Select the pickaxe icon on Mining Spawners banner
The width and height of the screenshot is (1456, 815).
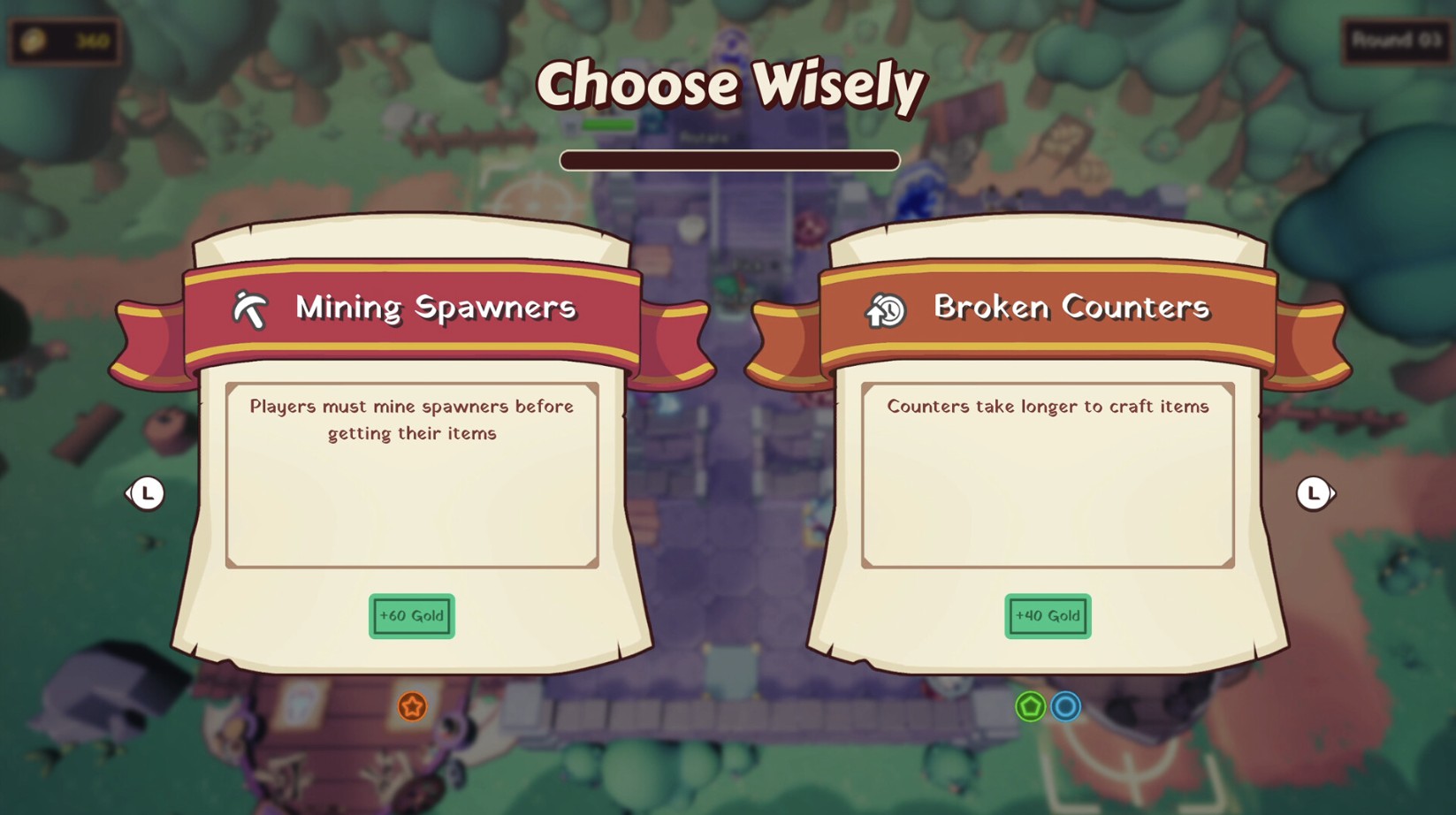250,308
